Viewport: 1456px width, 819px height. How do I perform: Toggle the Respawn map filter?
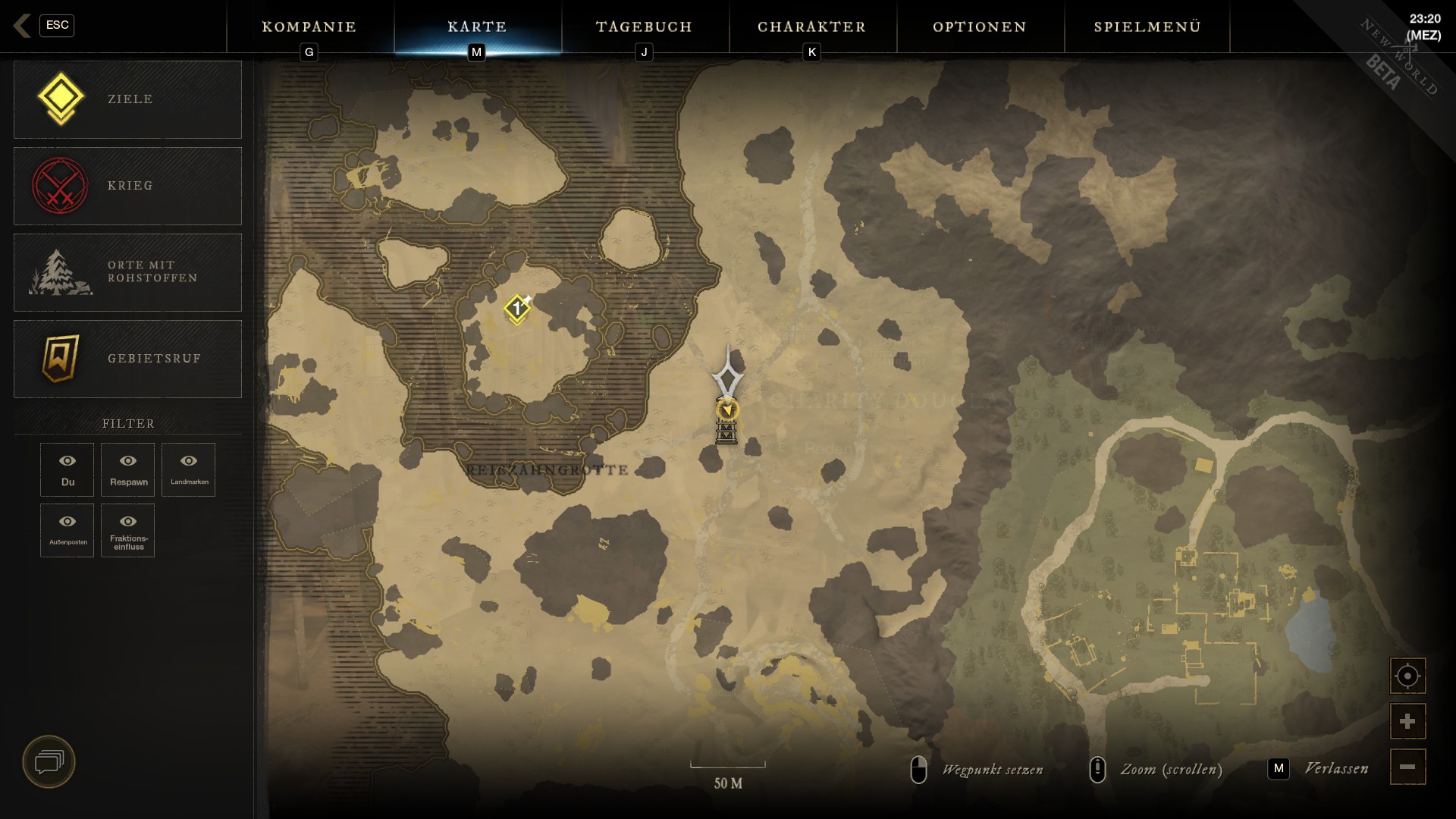pyautogui.click(x=128, y=469)
